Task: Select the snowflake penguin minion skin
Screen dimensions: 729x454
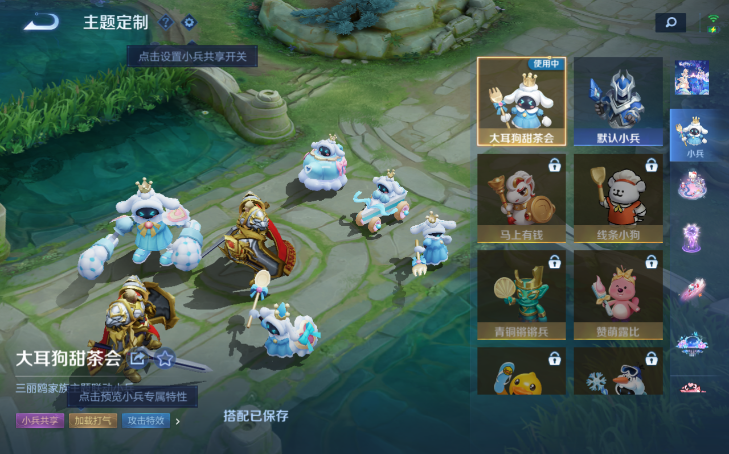Action: point(618,372)
